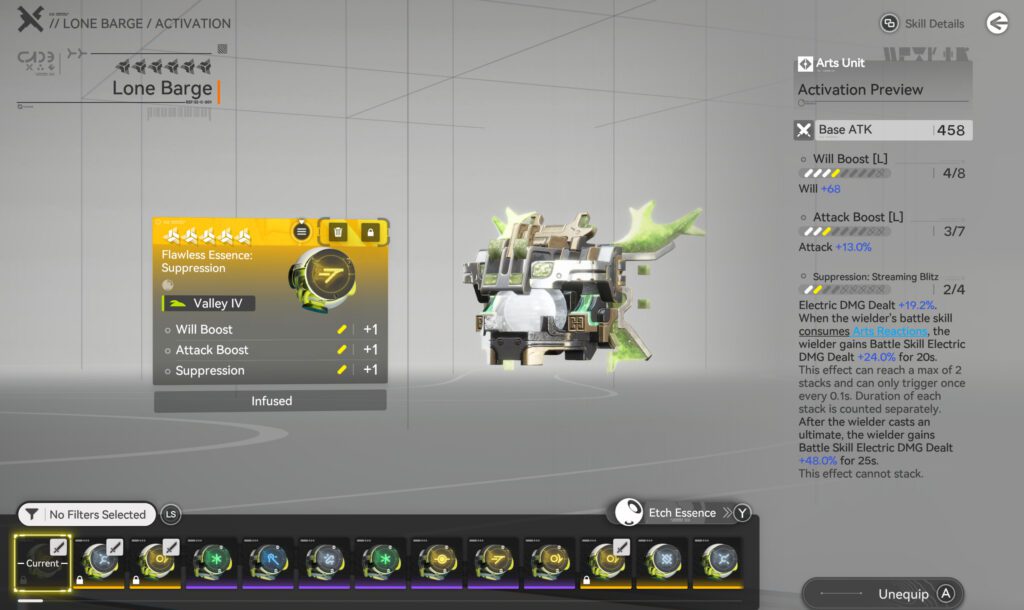
Task: Open Skill Details
Action: (922, 23)
